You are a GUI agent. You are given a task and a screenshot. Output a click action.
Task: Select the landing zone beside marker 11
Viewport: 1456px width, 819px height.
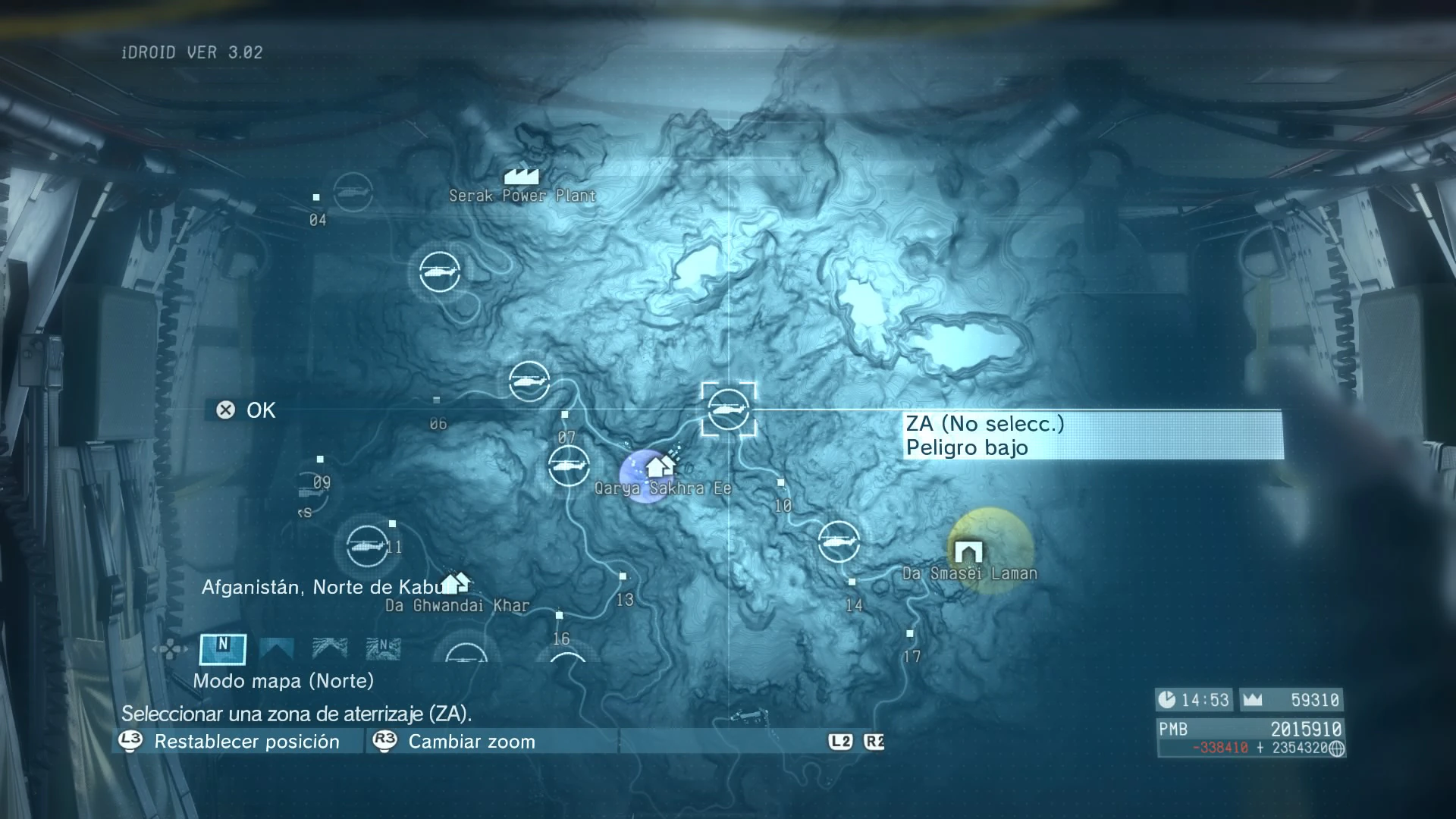pyautogui.click(x=368, y=545)
